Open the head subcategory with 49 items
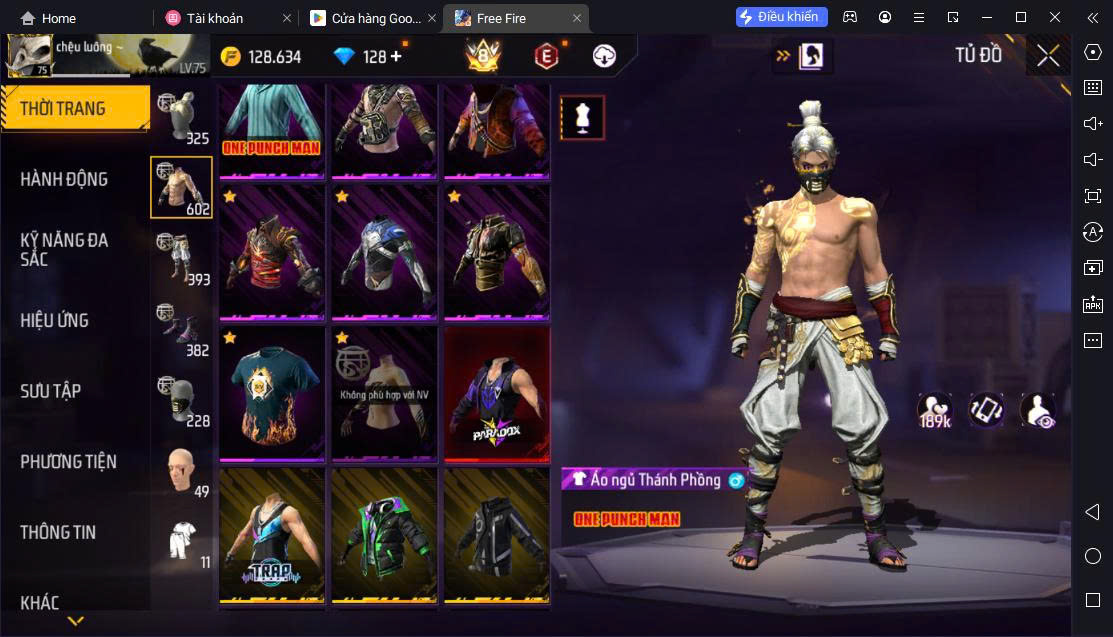 click(x=181, y=471)
